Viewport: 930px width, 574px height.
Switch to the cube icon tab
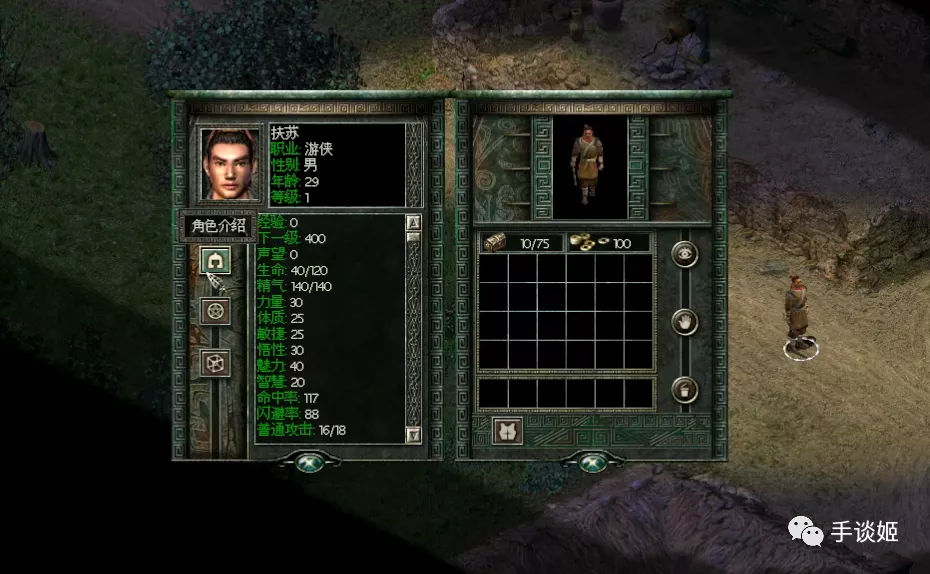click(215, 362)
